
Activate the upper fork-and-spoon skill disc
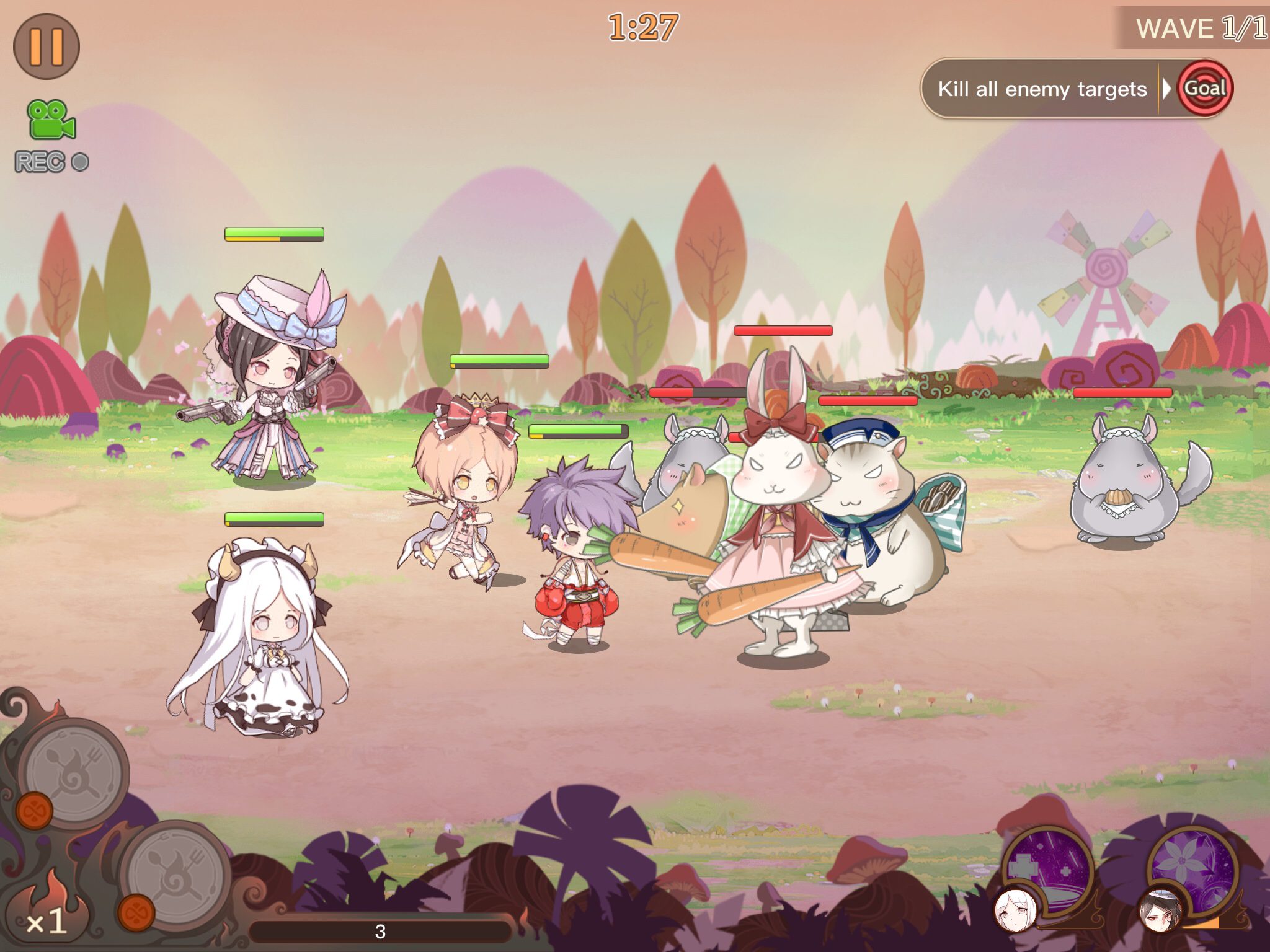(x=74, y=772)
